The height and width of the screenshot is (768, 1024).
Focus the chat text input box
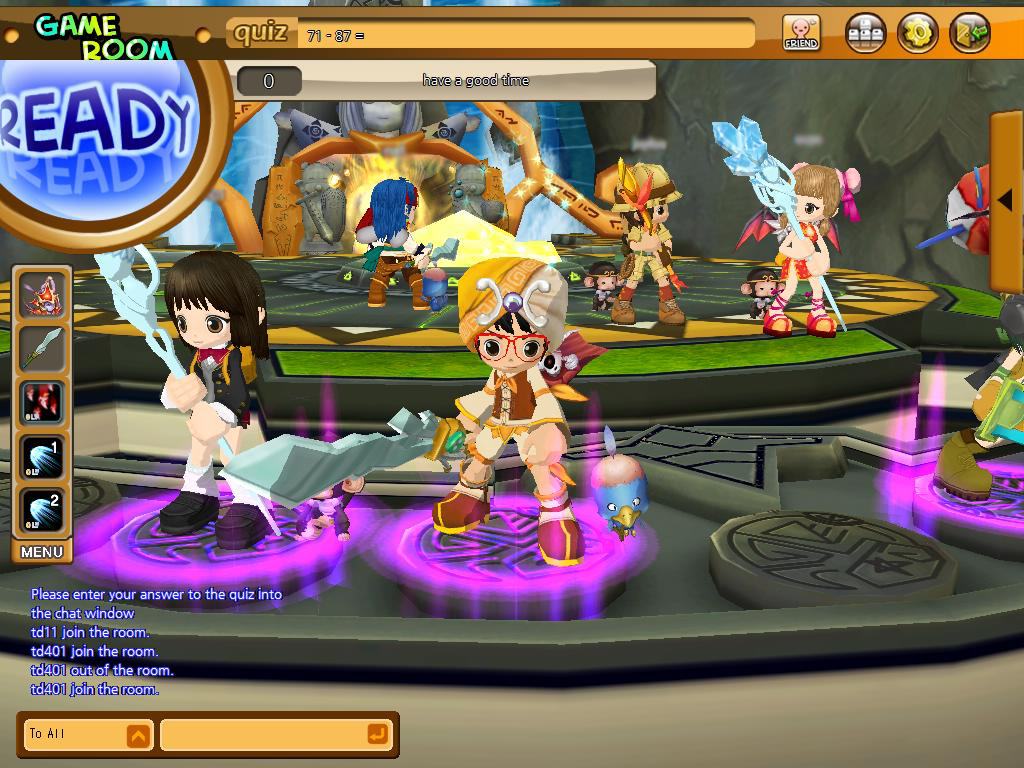point(260,735)
